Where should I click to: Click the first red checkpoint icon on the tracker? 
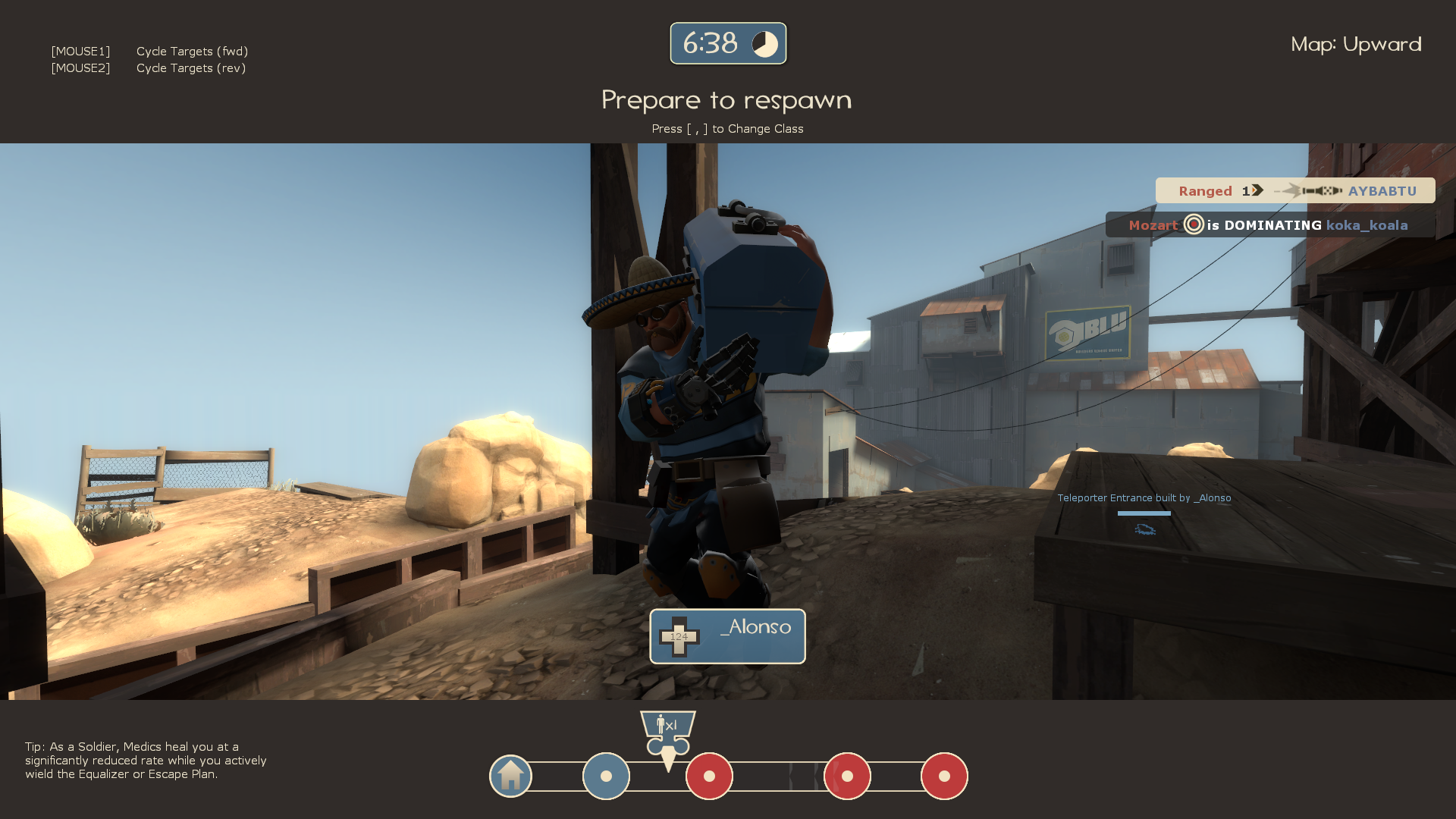coord(708,776)
